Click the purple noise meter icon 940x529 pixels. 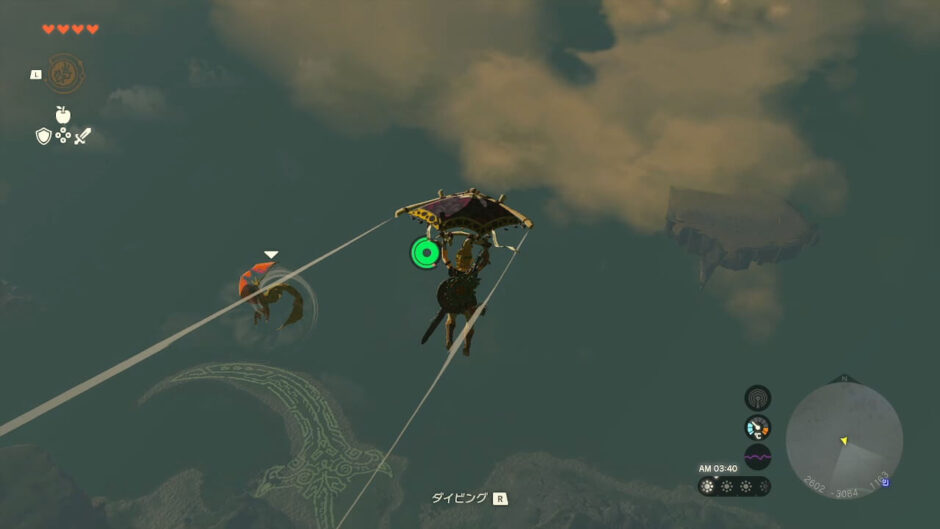point(758,457)
